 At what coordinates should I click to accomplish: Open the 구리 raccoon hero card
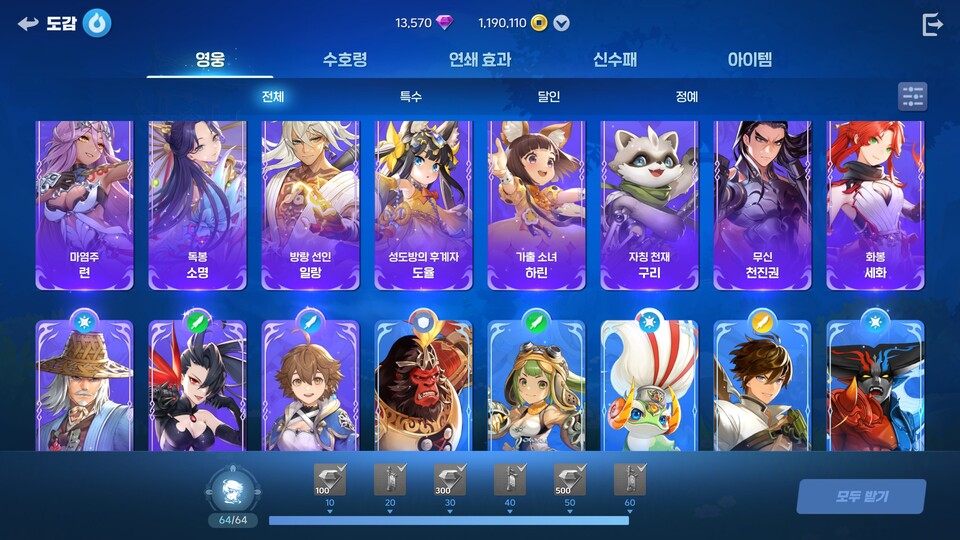click(650, 205)
